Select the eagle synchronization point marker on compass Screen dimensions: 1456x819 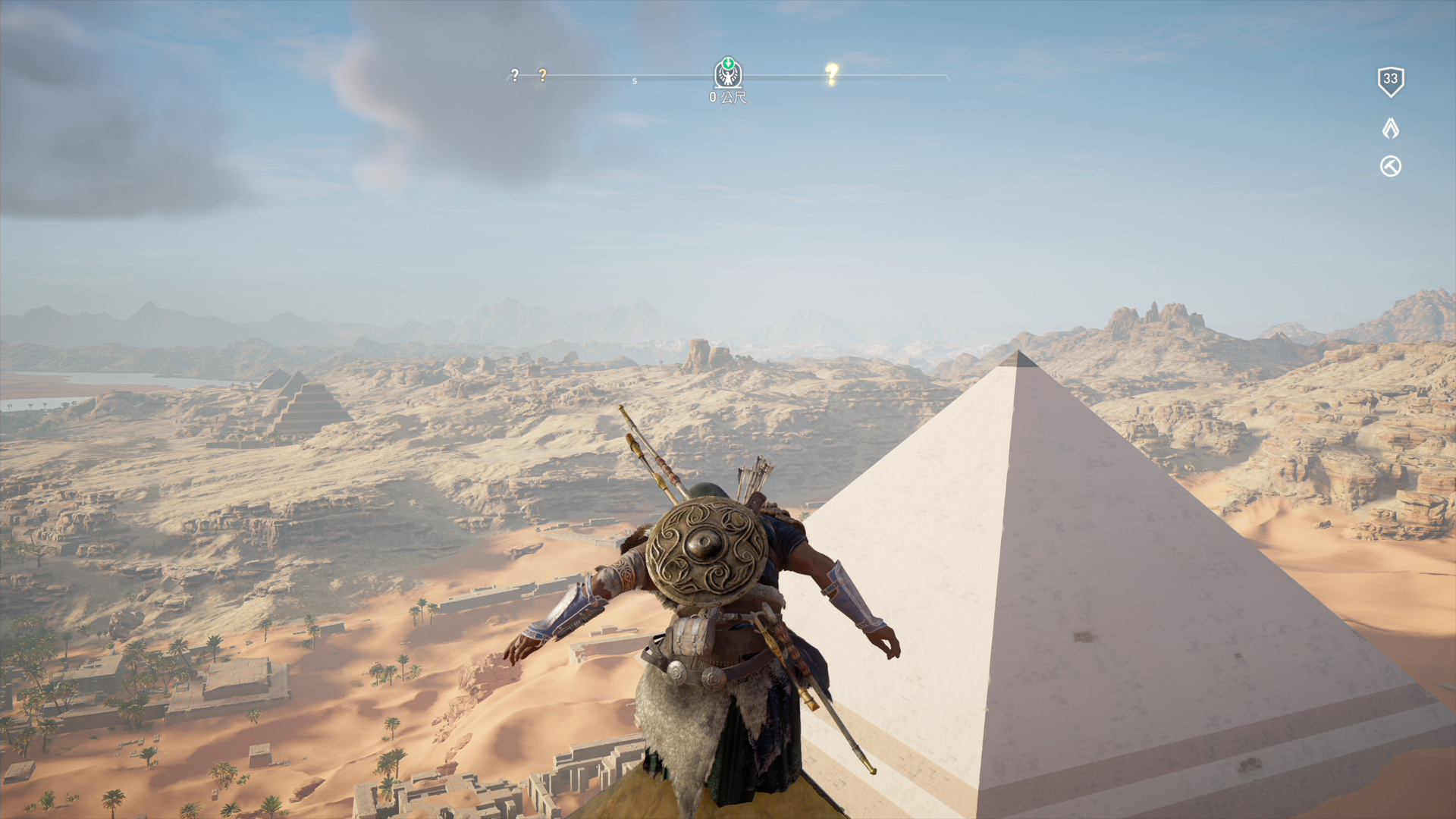728,74
